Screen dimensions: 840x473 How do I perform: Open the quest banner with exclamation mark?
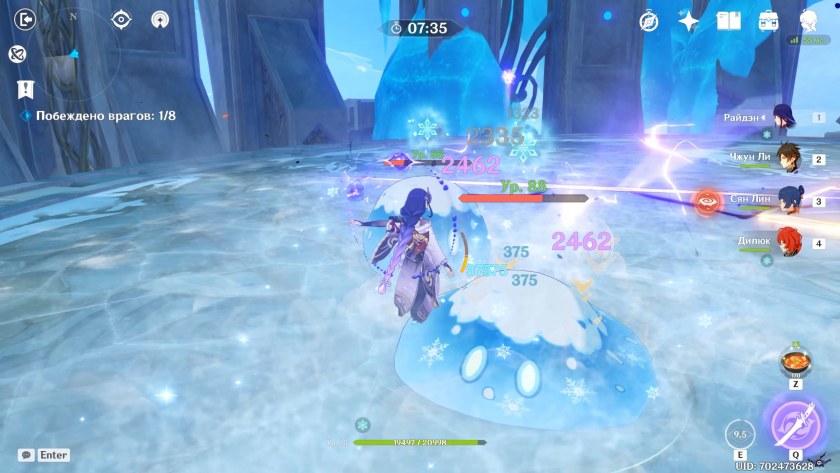(x=26, y=89)
